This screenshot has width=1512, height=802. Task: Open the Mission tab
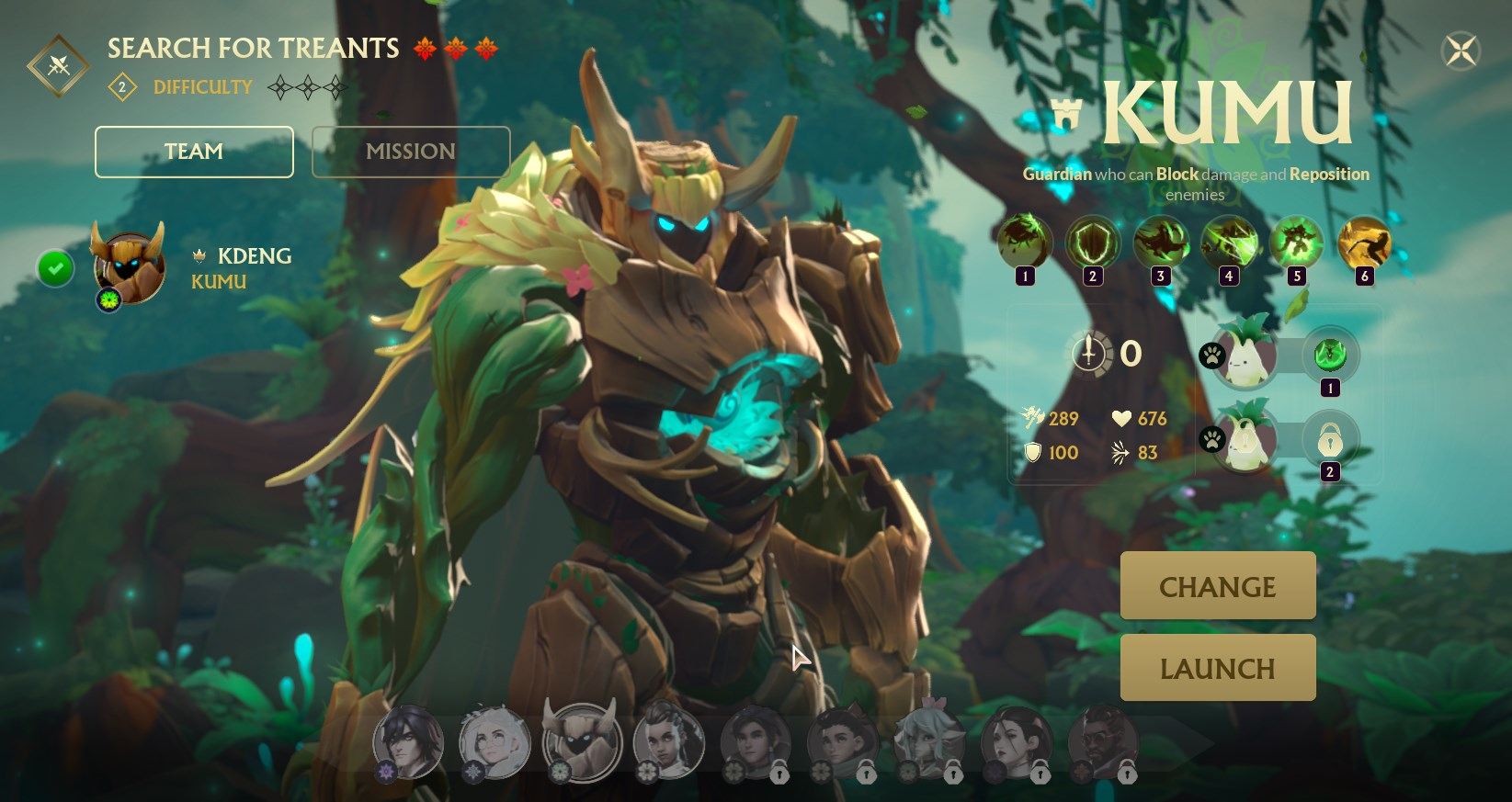pos(411,152)
